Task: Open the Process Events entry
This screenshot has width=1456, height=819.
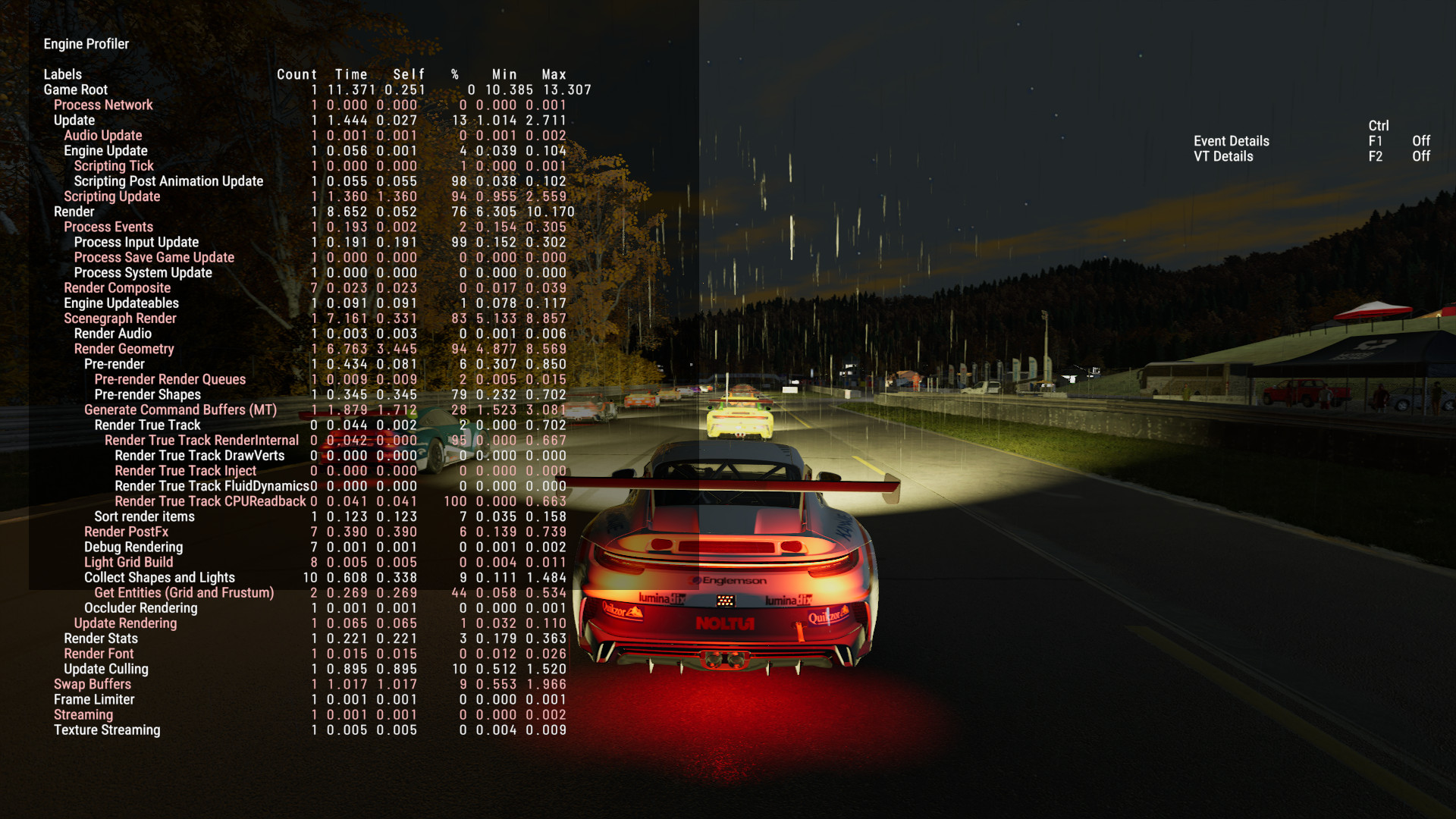Action: pyautogui.click(x=108, y=227)
